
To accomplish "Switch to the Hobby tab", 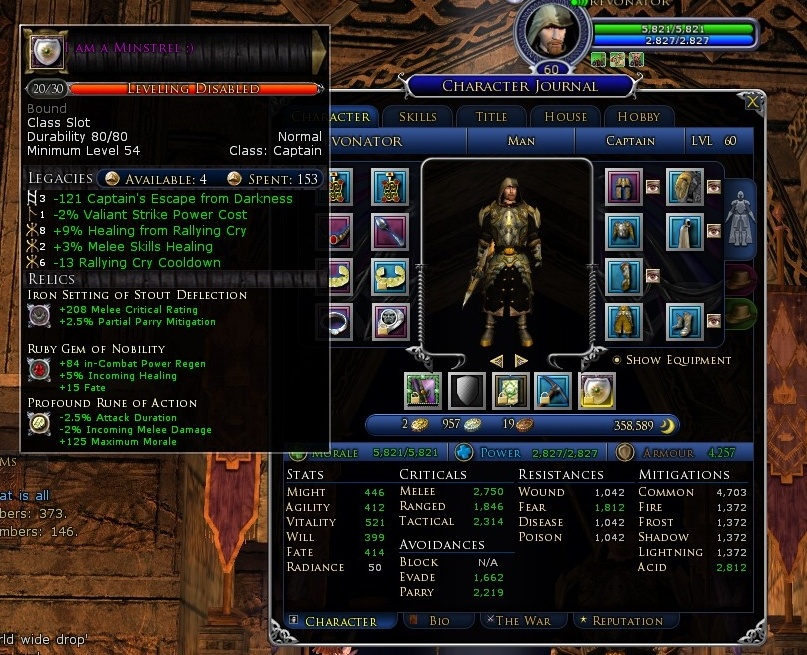I will click(639, 117).
